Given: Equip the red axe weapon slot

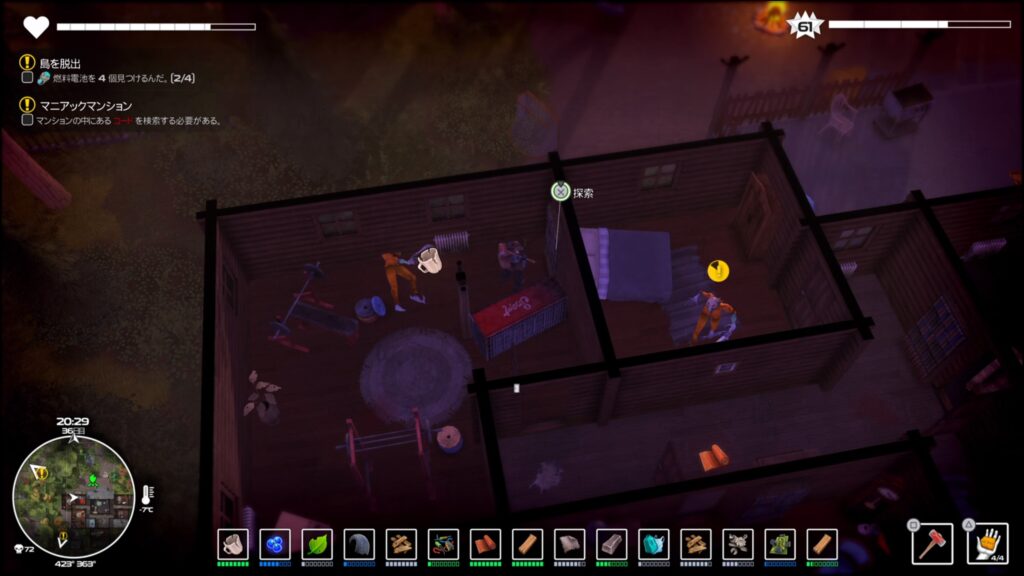Looking at the screenshot, I should point(932,543).
